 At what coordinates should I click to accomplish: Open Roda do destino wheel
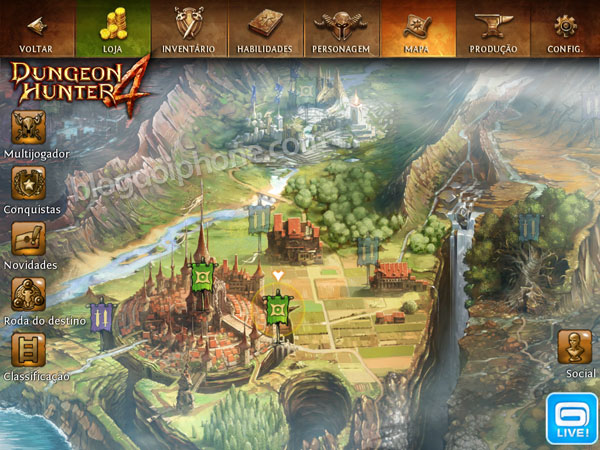click(29, 295)
